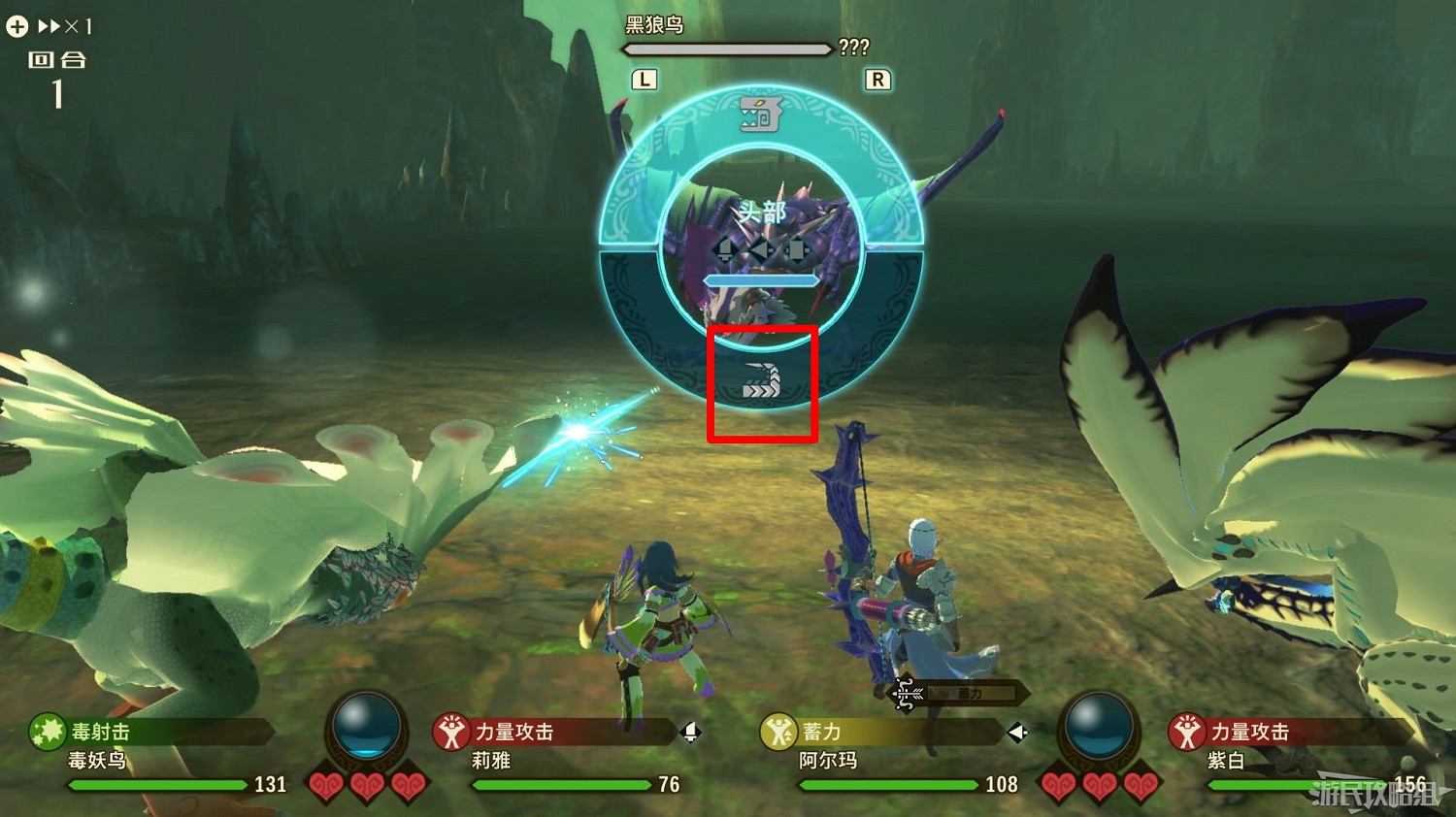The width and height of the screenshot is (1456, 817).
Task: Click the left arrow to switch body parts
Action: (760, 249)
